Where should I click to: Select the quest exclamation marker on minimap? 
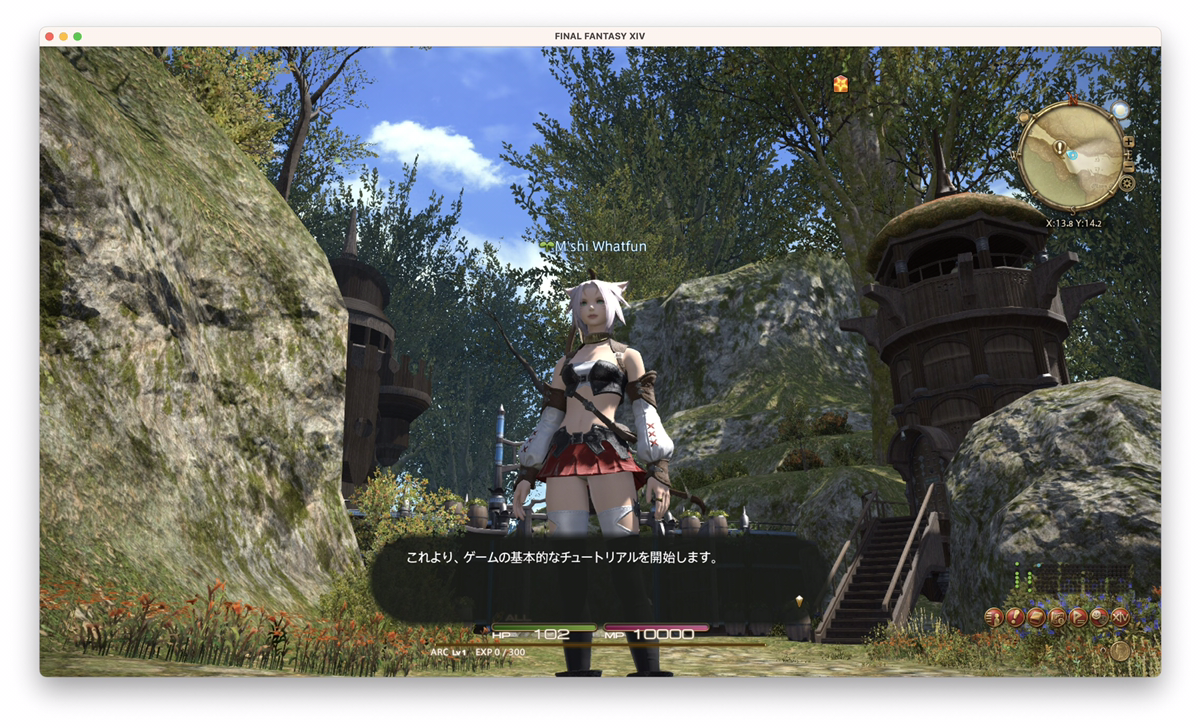(1058, 147)
